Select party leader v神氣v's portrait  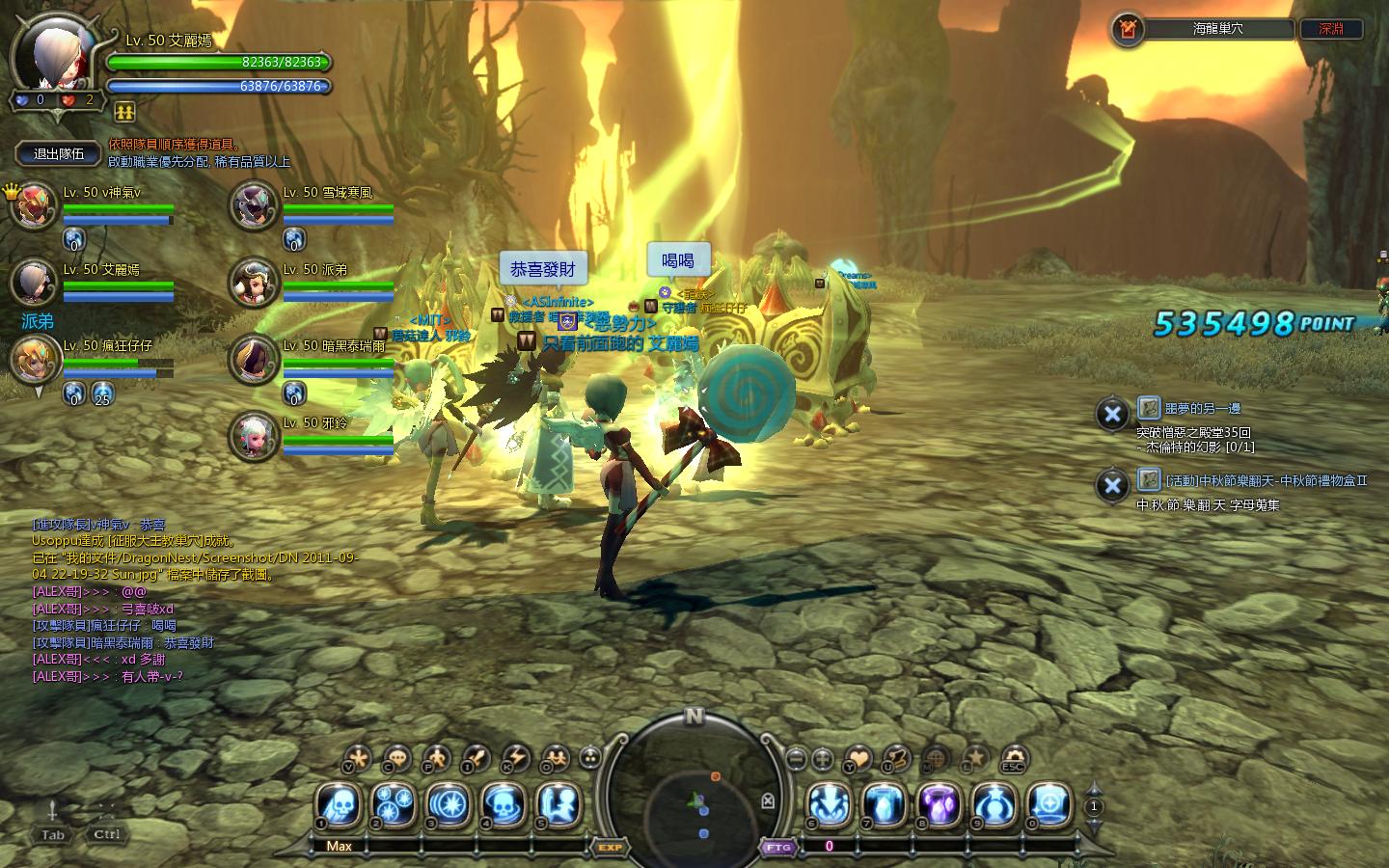(x=36, y=204)
